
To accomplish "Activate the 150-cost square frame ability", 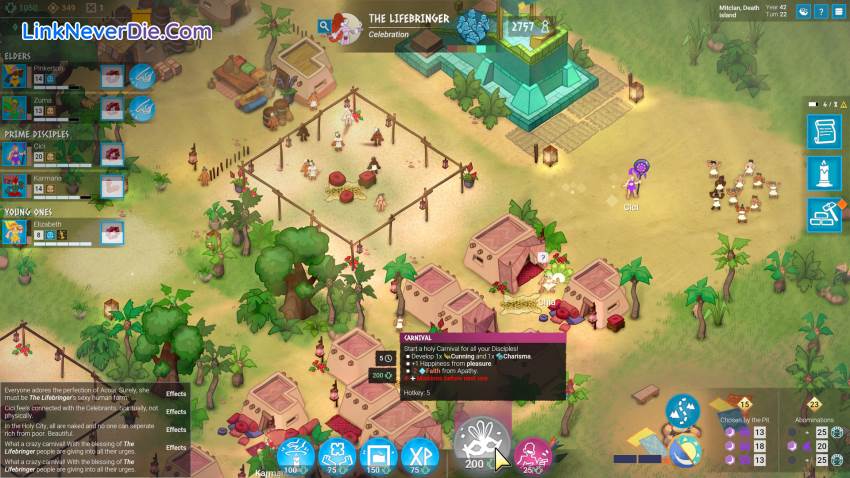I will click(x=377, y=455).
